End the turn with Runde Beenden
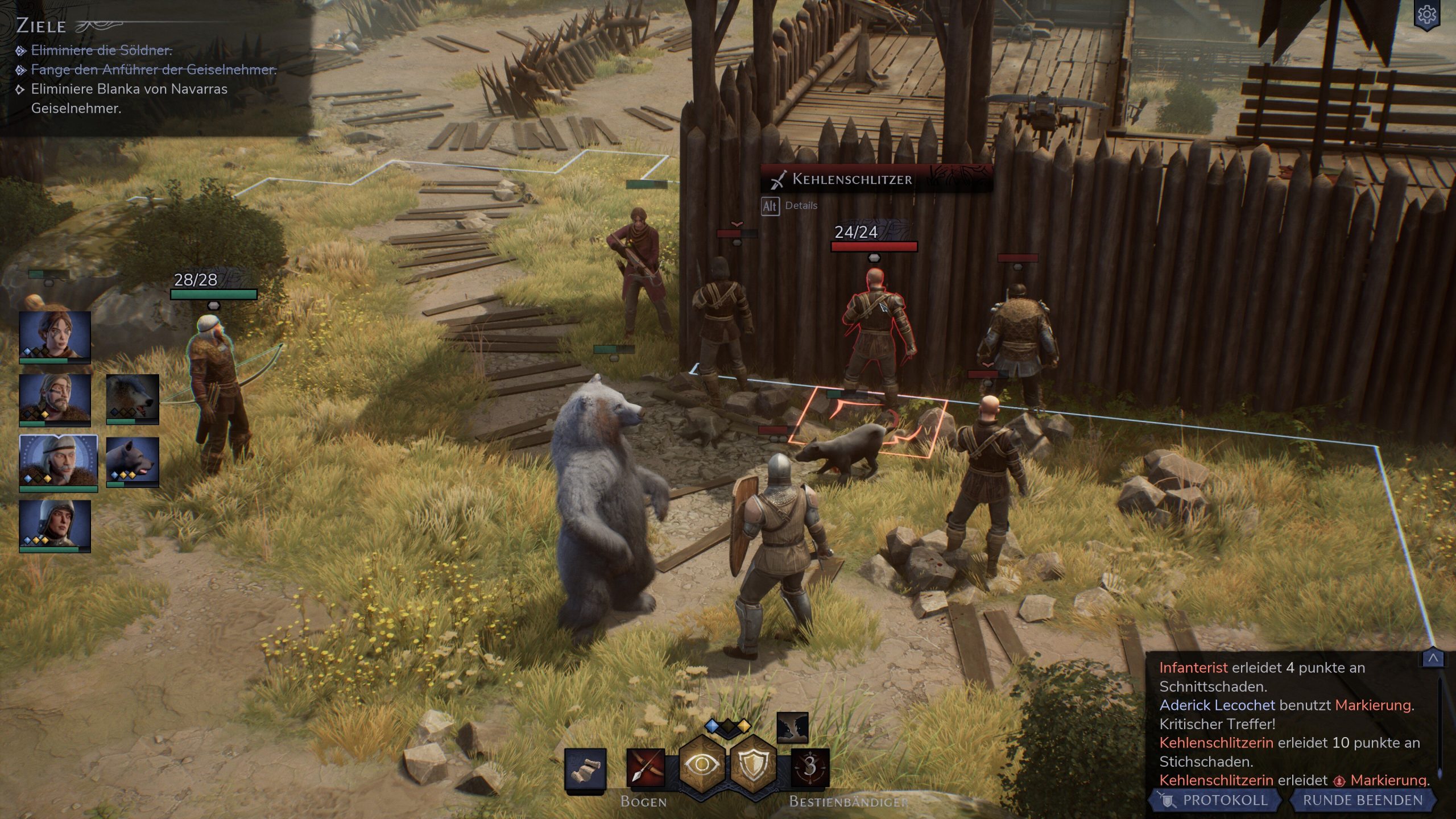This screenshot has height=819, width=1456. [x=1362, y=800]
